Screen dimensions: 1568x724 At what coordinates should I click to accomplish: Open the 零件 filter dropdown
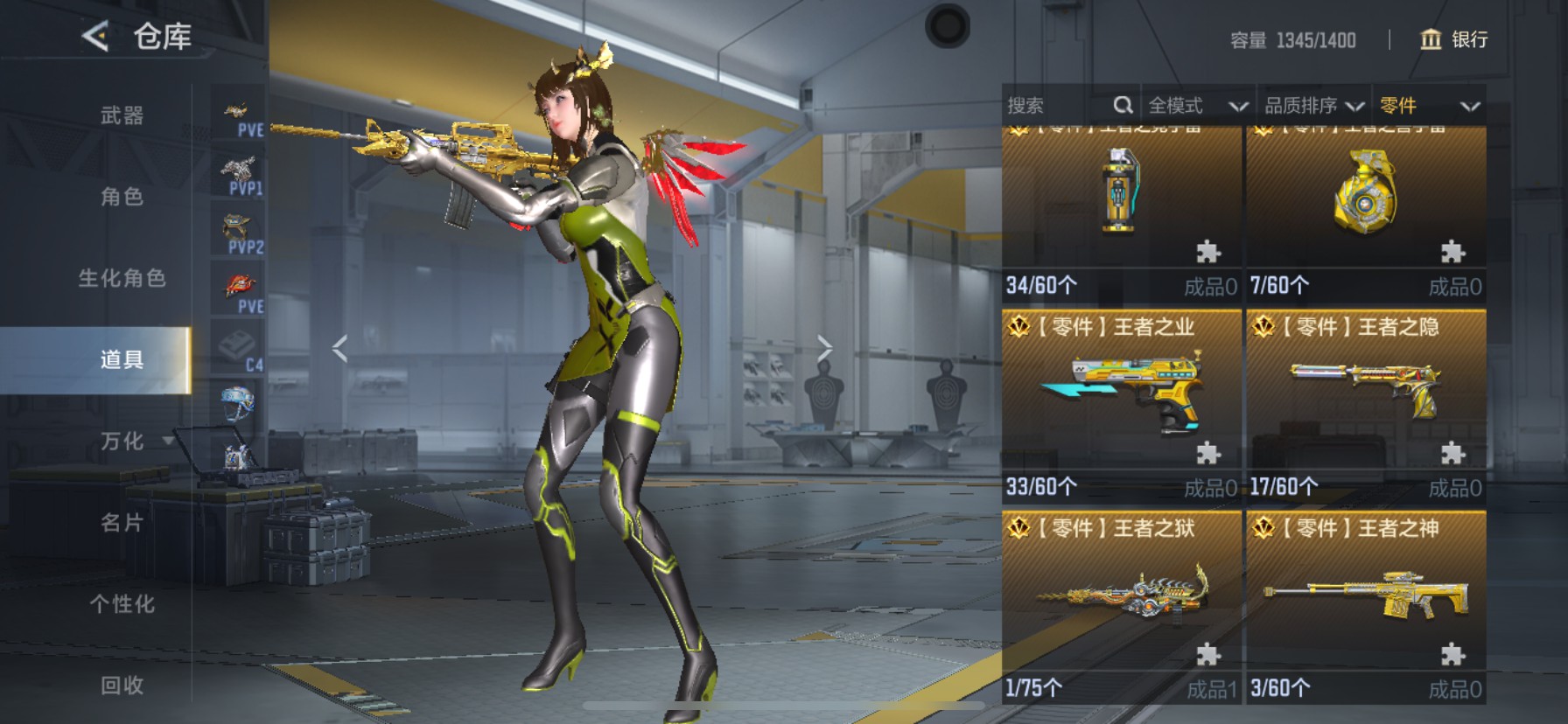coord(1429,106)
